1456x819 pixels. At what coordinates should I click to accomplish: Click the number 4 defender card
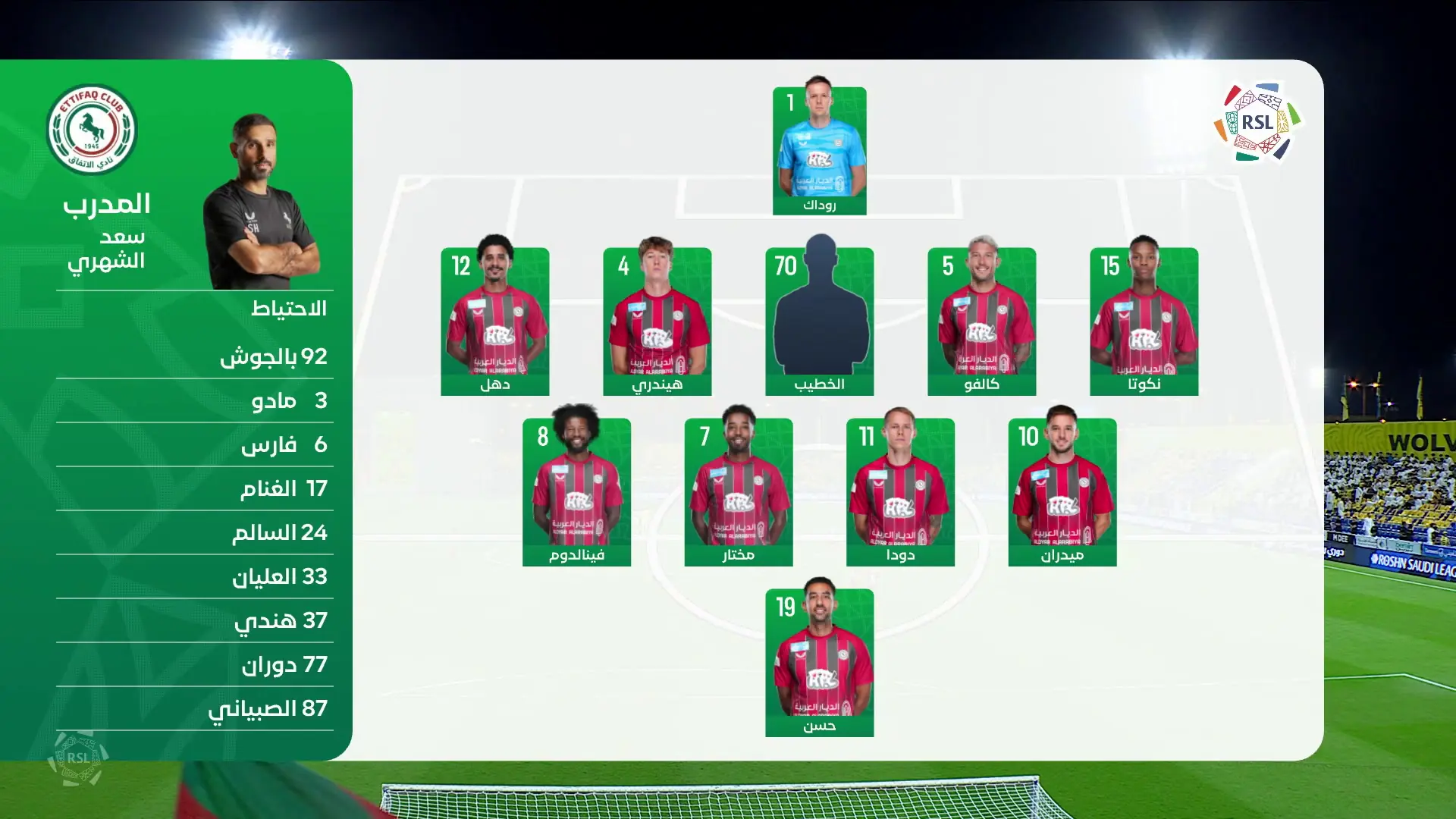657,321
